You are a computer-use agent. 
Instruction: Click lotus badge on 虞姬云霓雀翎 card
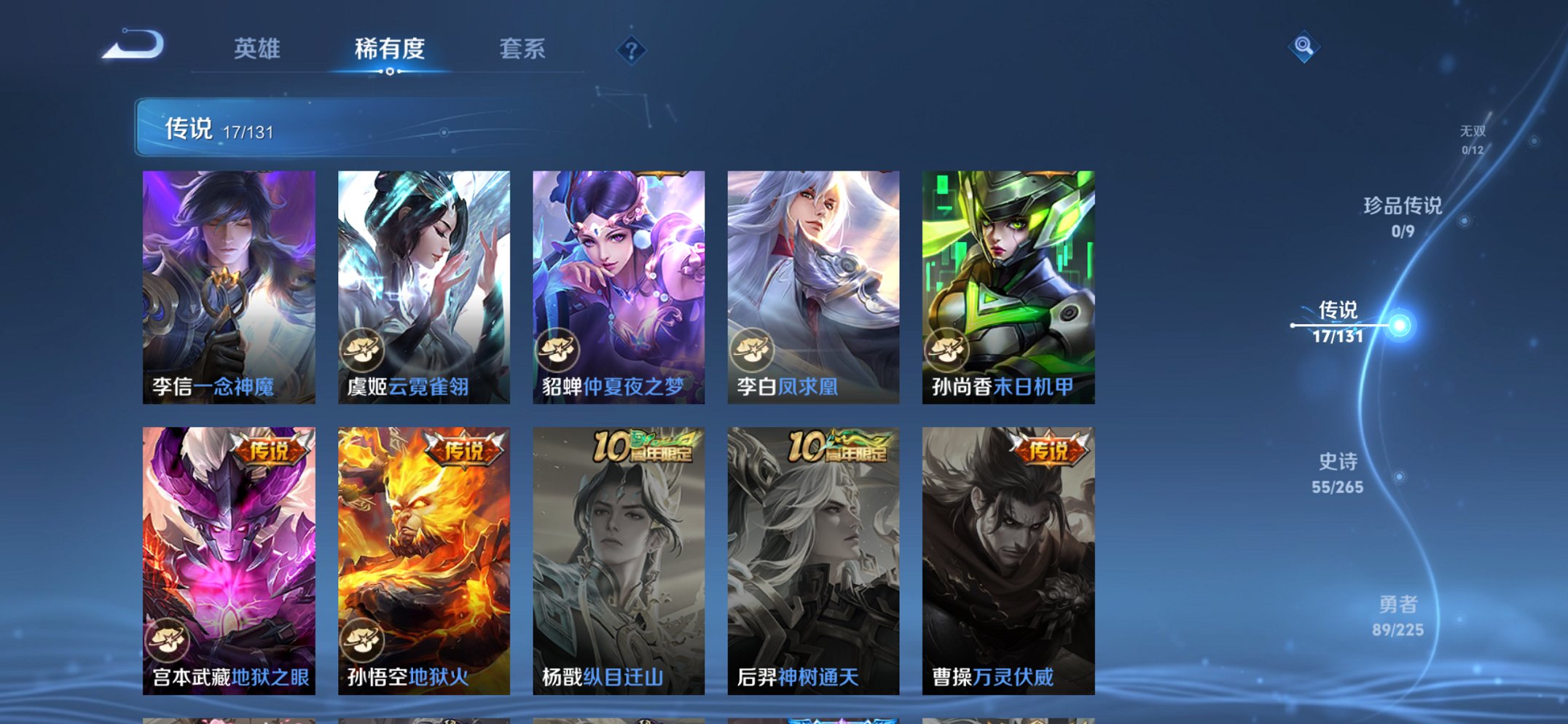[x=362, y=348]
